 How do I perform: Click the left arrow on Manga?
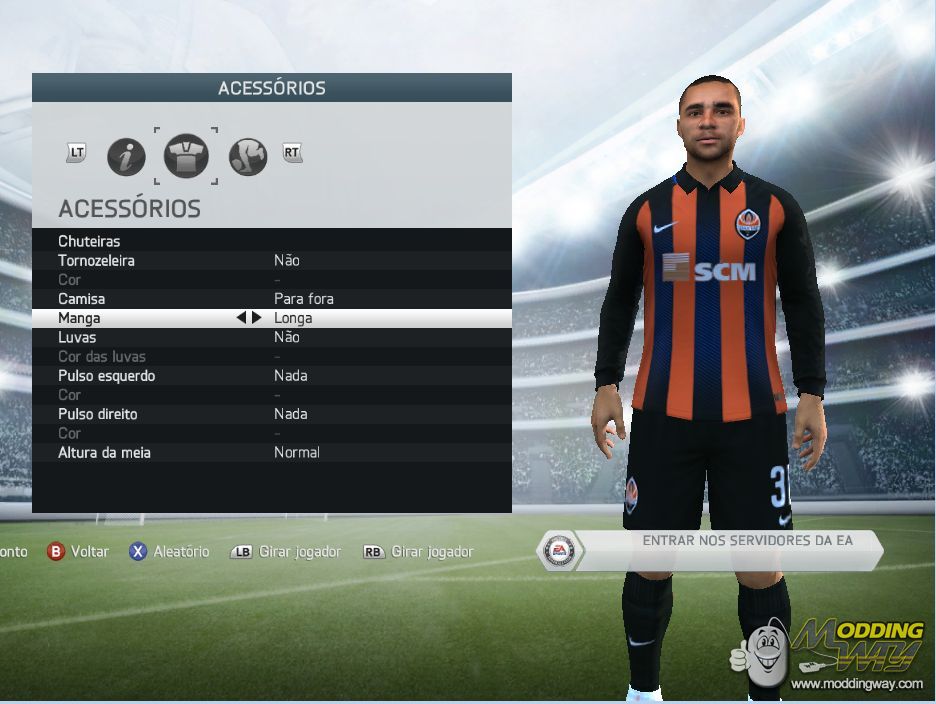(x=241, y=318)
